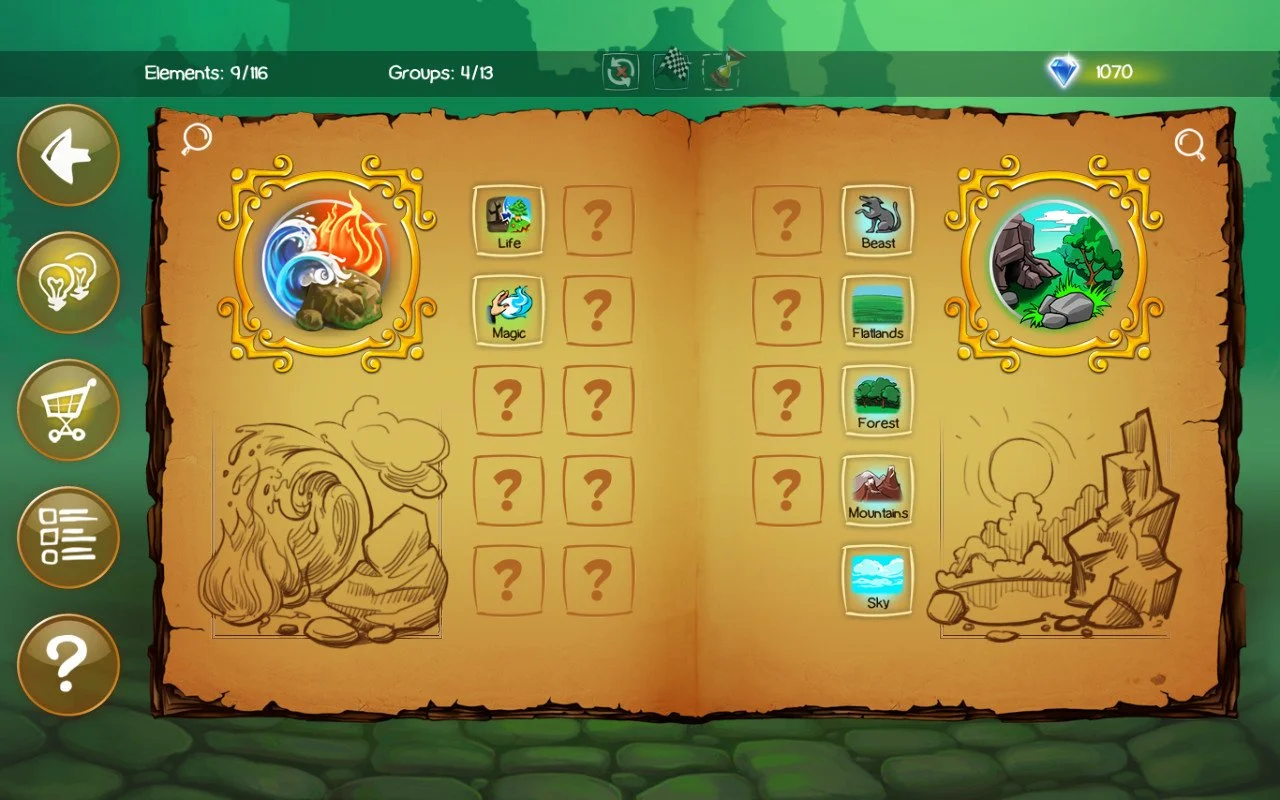The image size is (1280, 800).
Task: Click the checkered race flag icon
Action: (672, 67)
